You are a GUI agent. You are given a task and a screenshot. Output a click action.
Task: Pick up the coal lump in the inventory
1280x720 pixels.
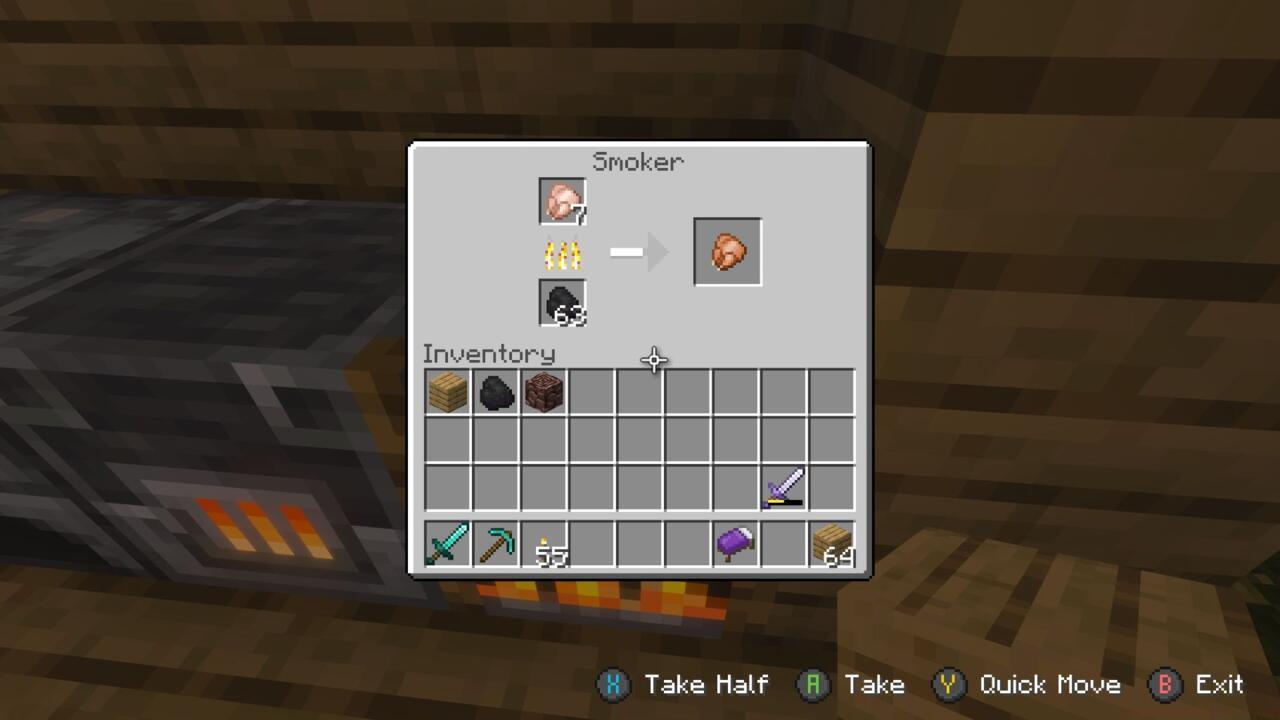tap(495, 391)
